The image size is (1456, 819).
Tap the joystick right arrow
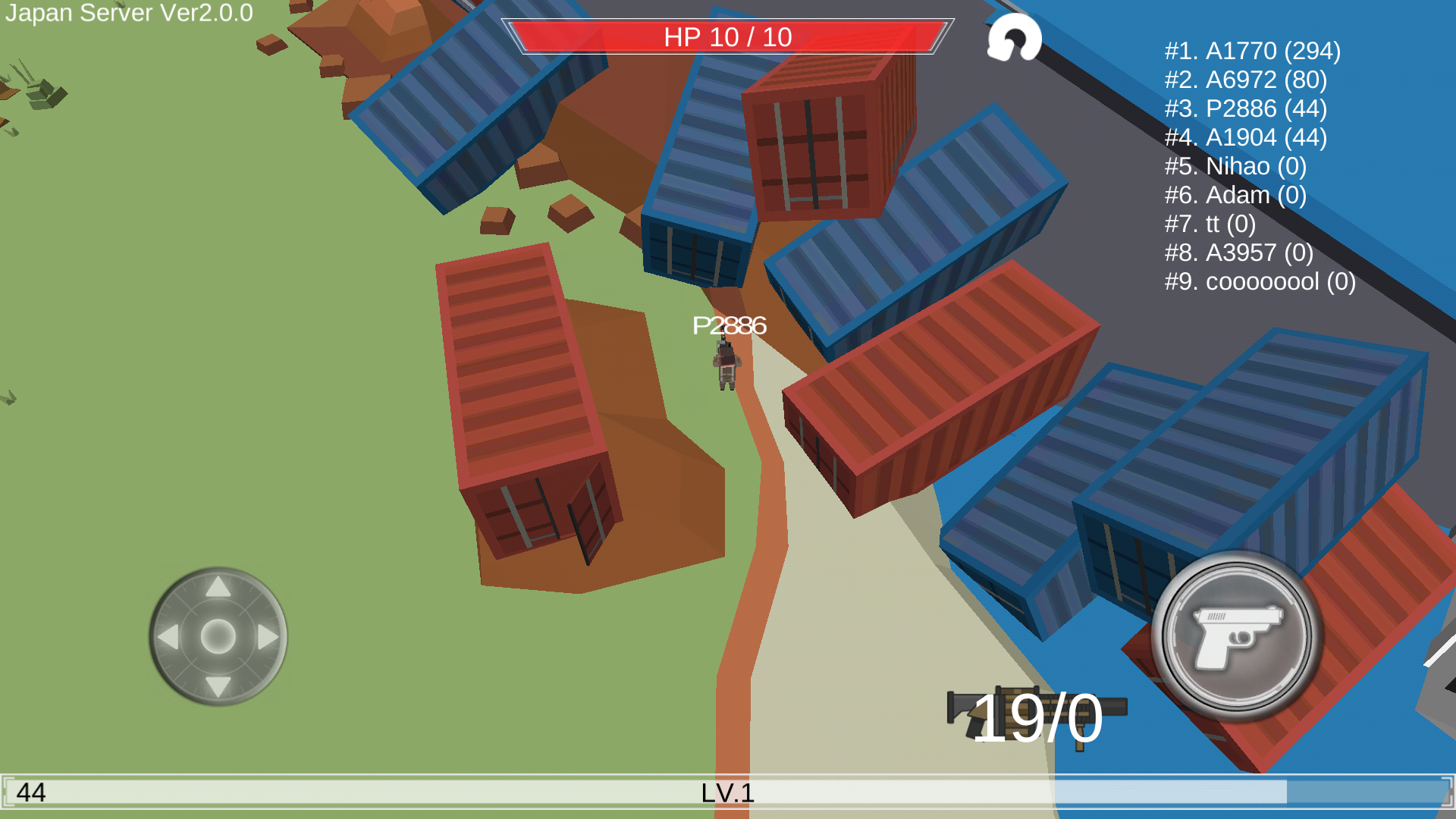click(265, 639)
